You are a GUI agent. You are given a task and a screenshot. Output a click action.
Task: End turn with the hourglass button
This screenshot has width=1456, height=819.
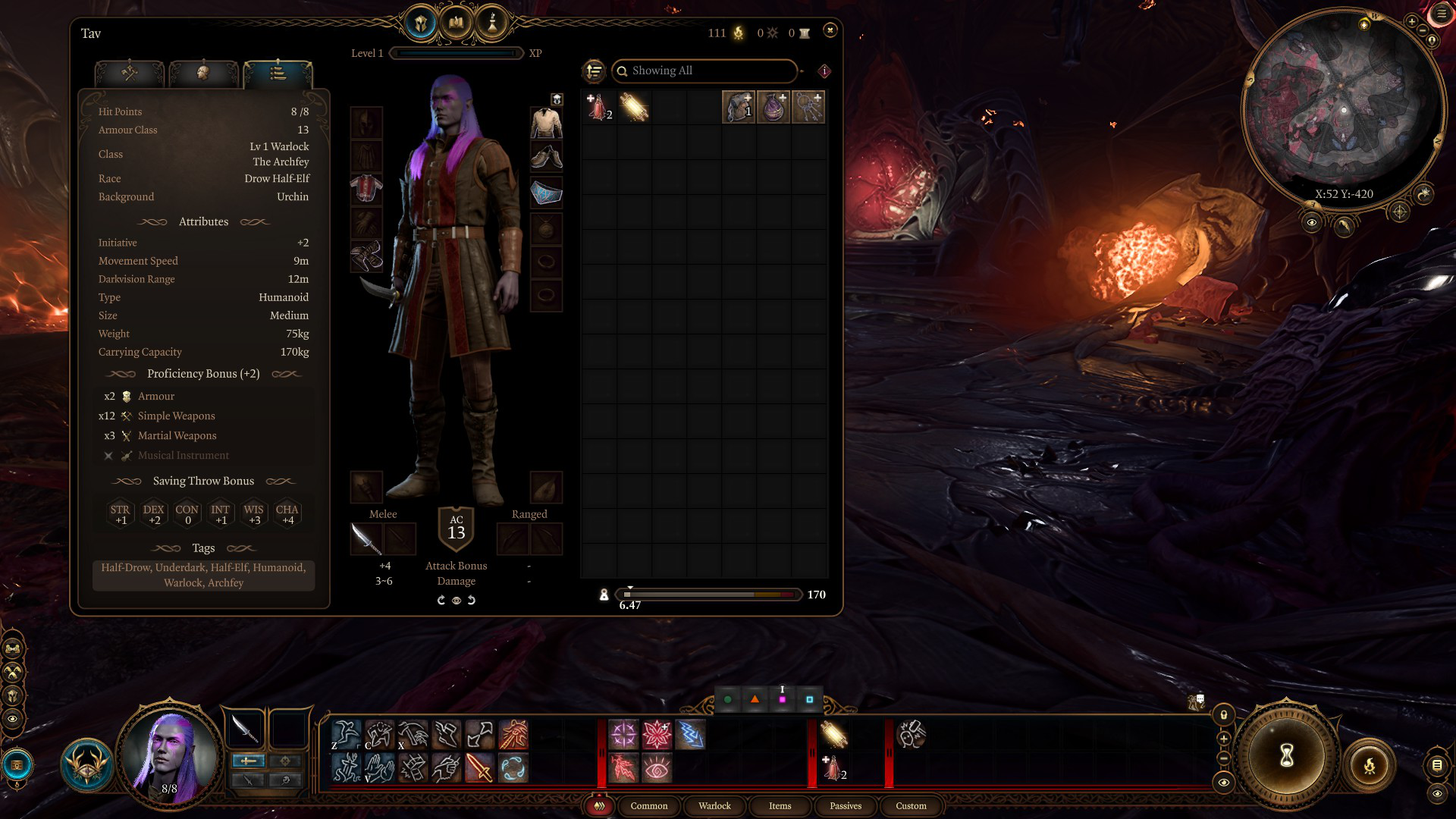tap(1286, 755)
